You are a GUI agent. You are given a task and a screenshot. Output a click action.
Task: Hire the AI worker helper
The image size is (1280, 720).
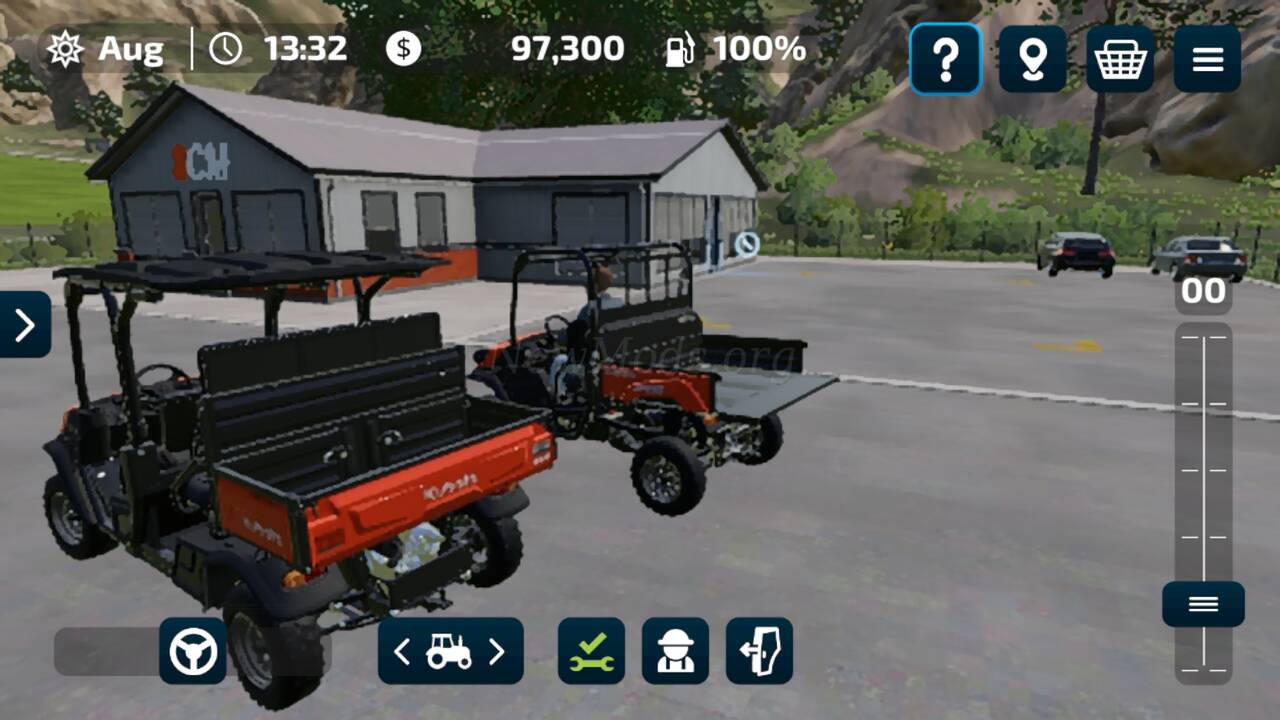[x=675, y=651]
